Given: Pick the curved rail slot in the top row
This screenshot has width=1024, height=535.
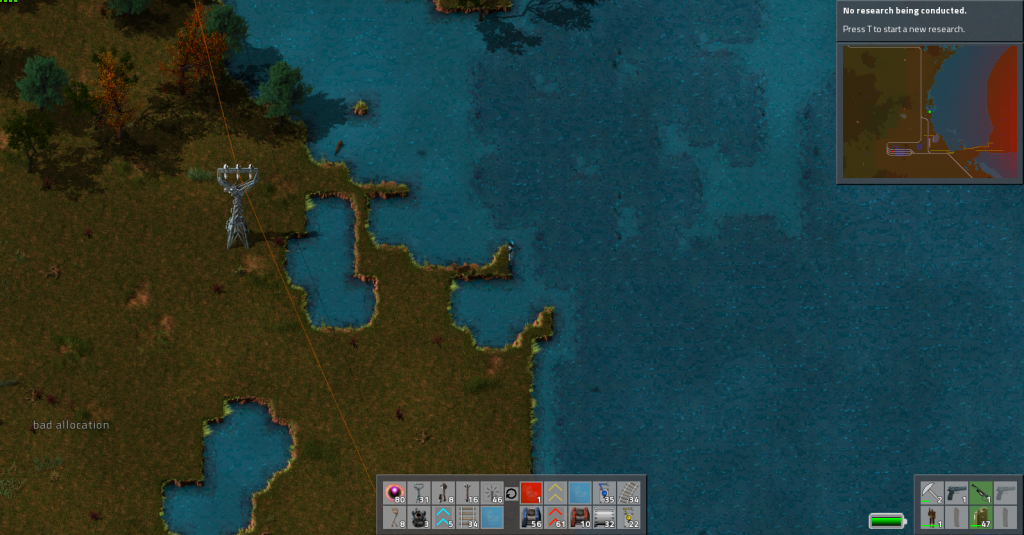Looking at the screenshot, I should coord(628,493).
